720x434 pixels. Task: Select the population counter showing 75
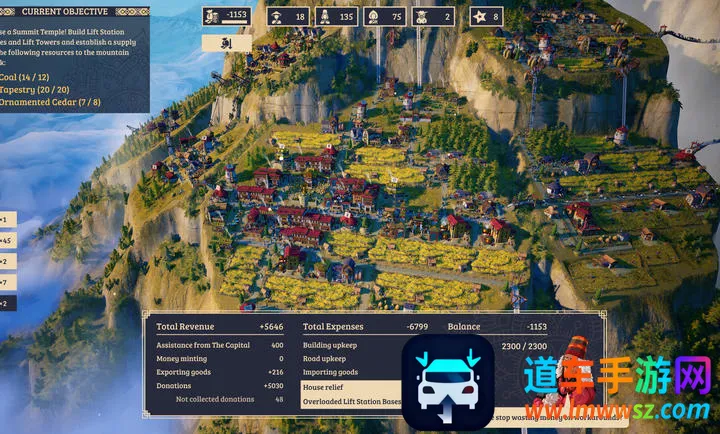pos(384,17)
